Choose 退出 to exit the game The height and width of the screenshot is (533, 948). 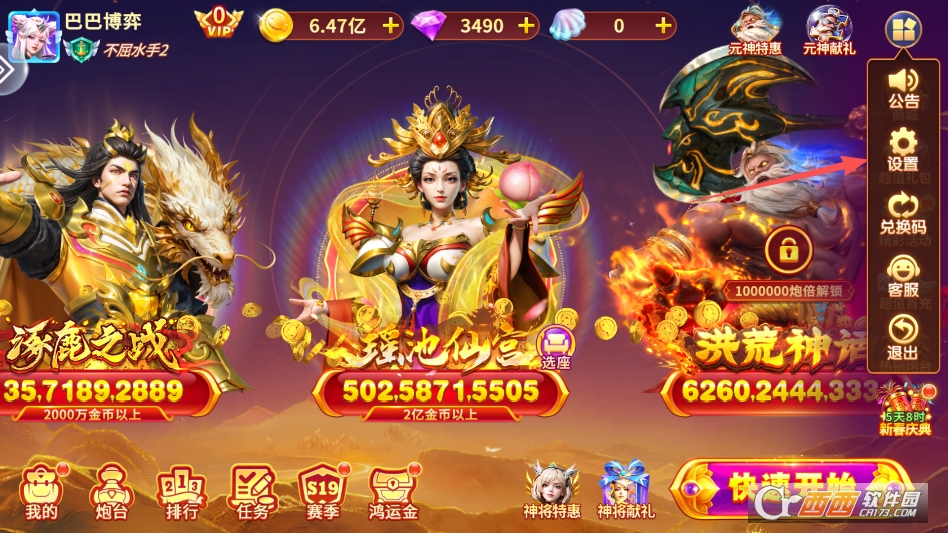click(x=902, y=338)
